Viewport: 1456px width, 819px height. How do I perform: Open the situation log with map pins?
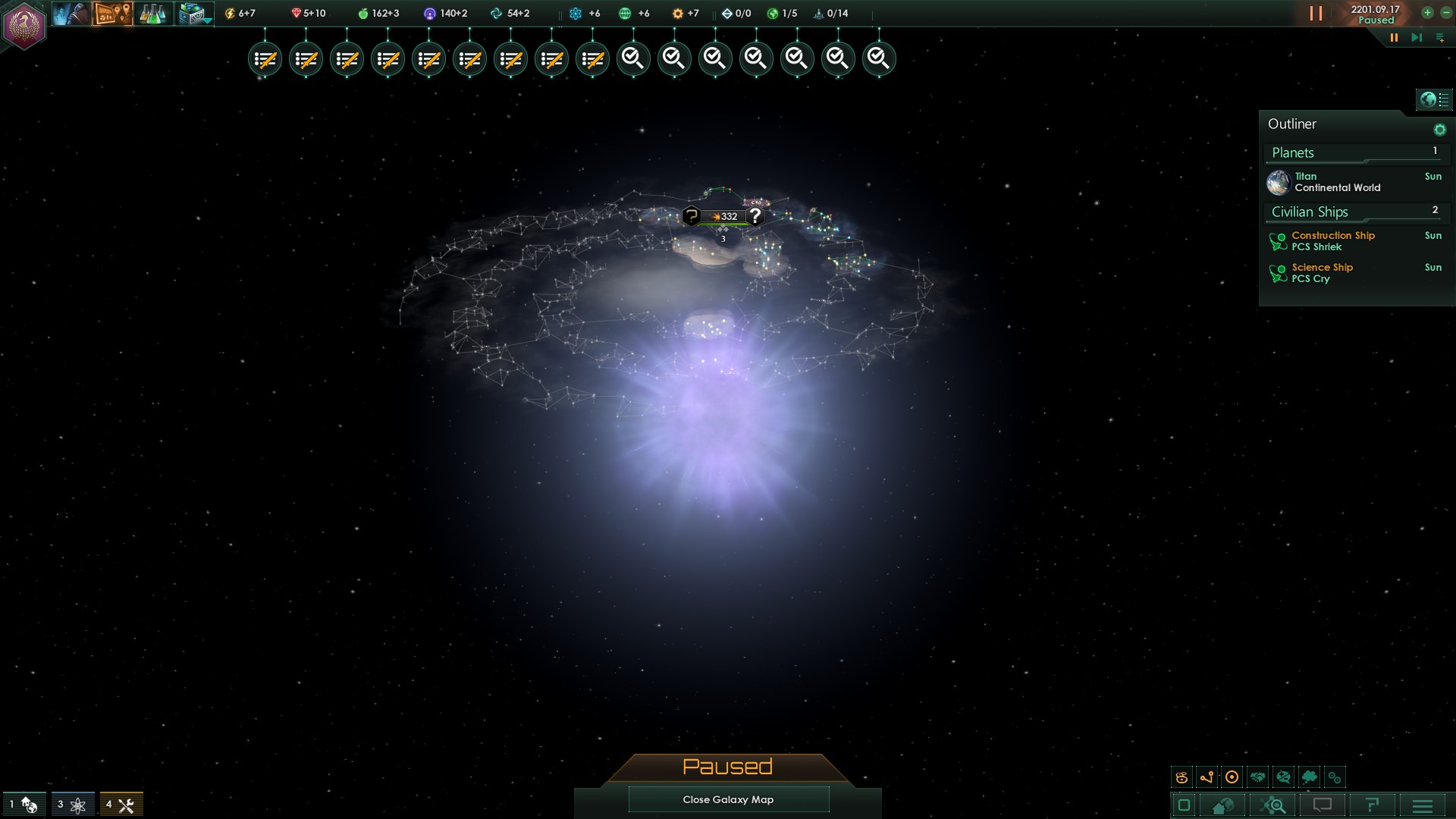(112, 14)
